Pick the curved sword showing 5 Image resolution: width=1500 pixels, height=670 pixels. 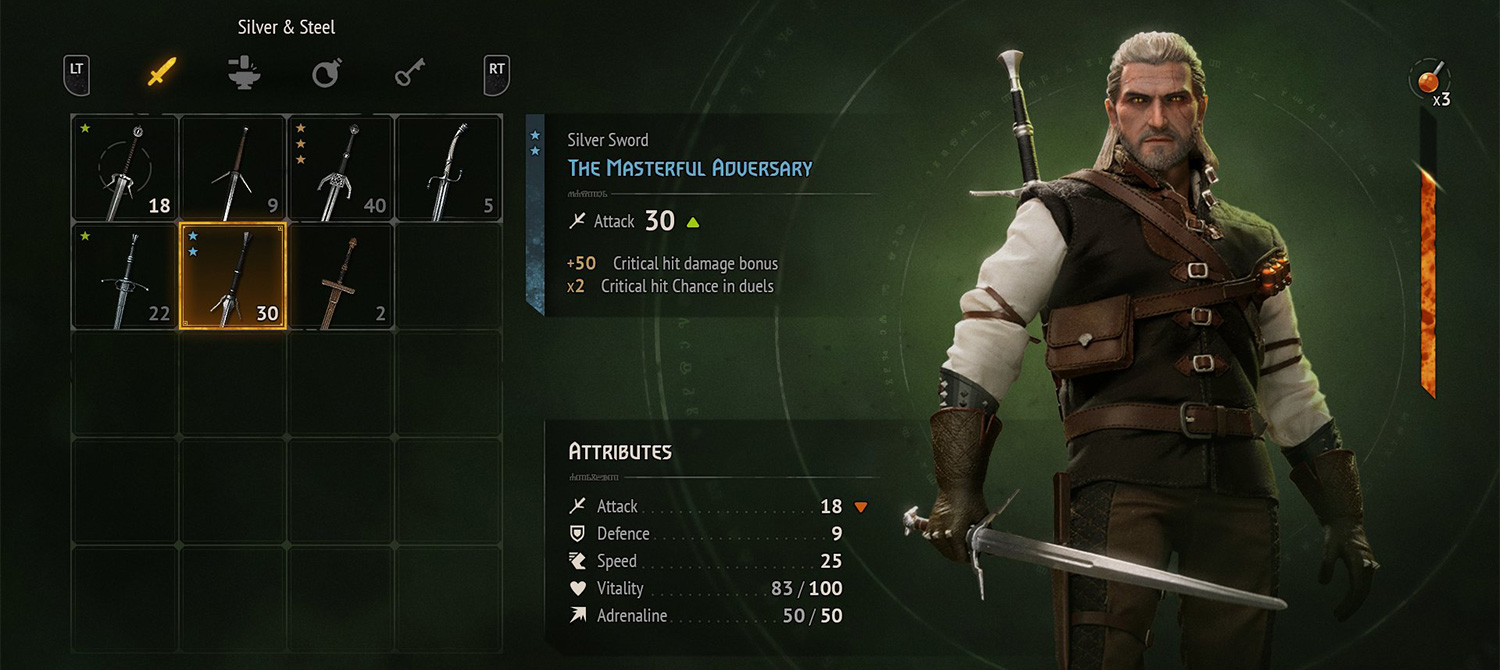click(x=449, y=168)
